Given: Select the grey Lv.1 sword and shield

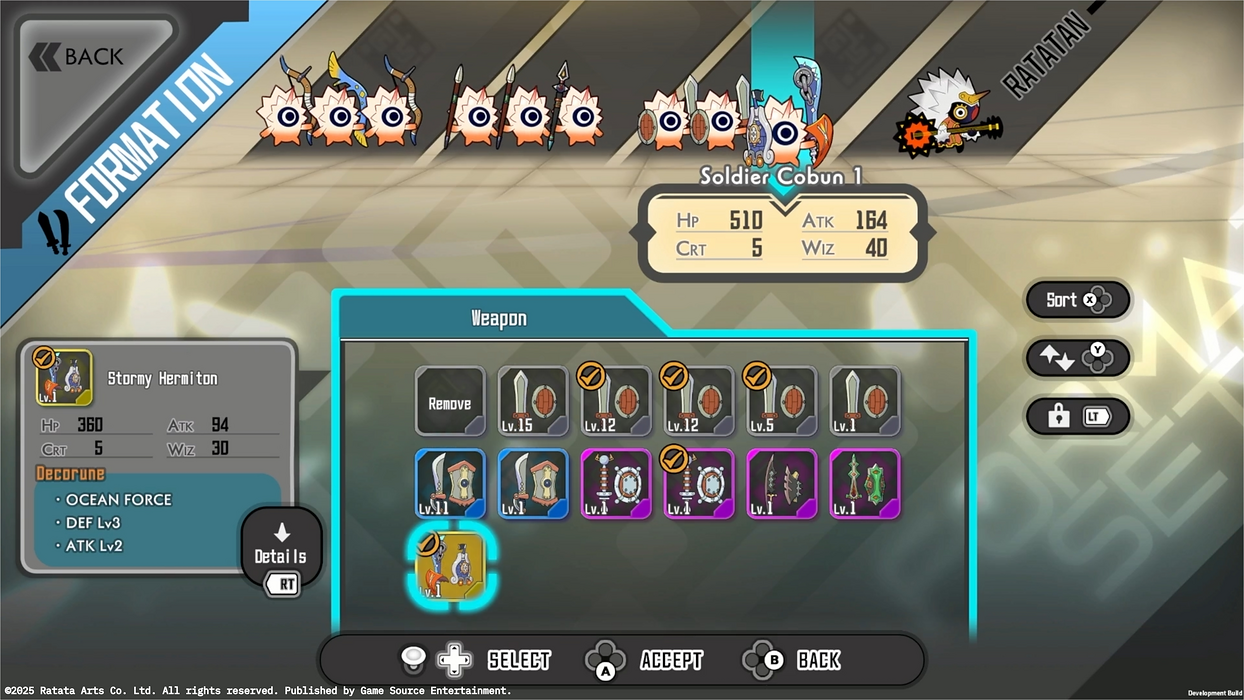Looking at the screenshot, I should click(x=865, y=402).
